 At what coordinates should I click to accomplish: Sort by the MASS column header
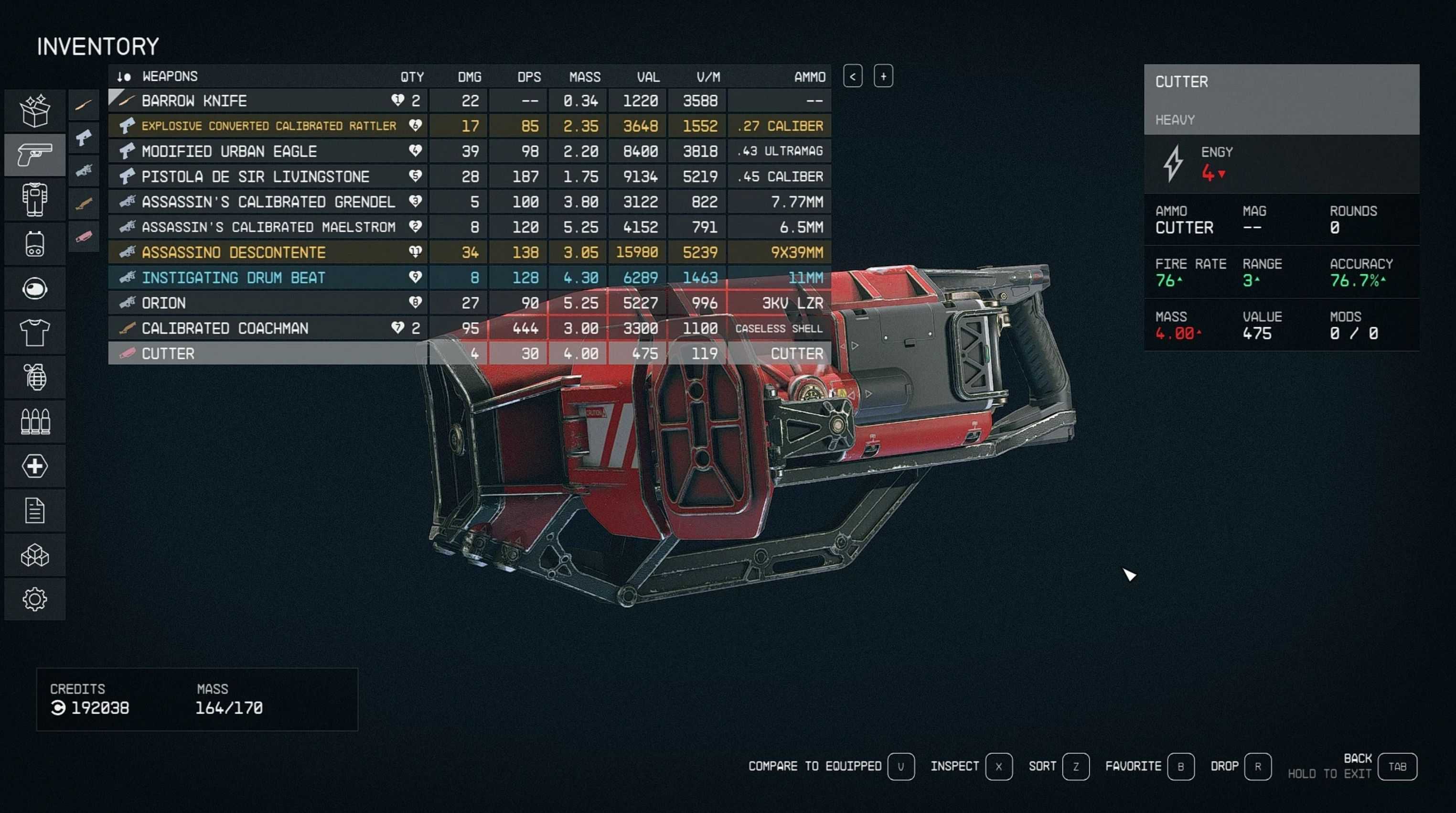[584, 77]
